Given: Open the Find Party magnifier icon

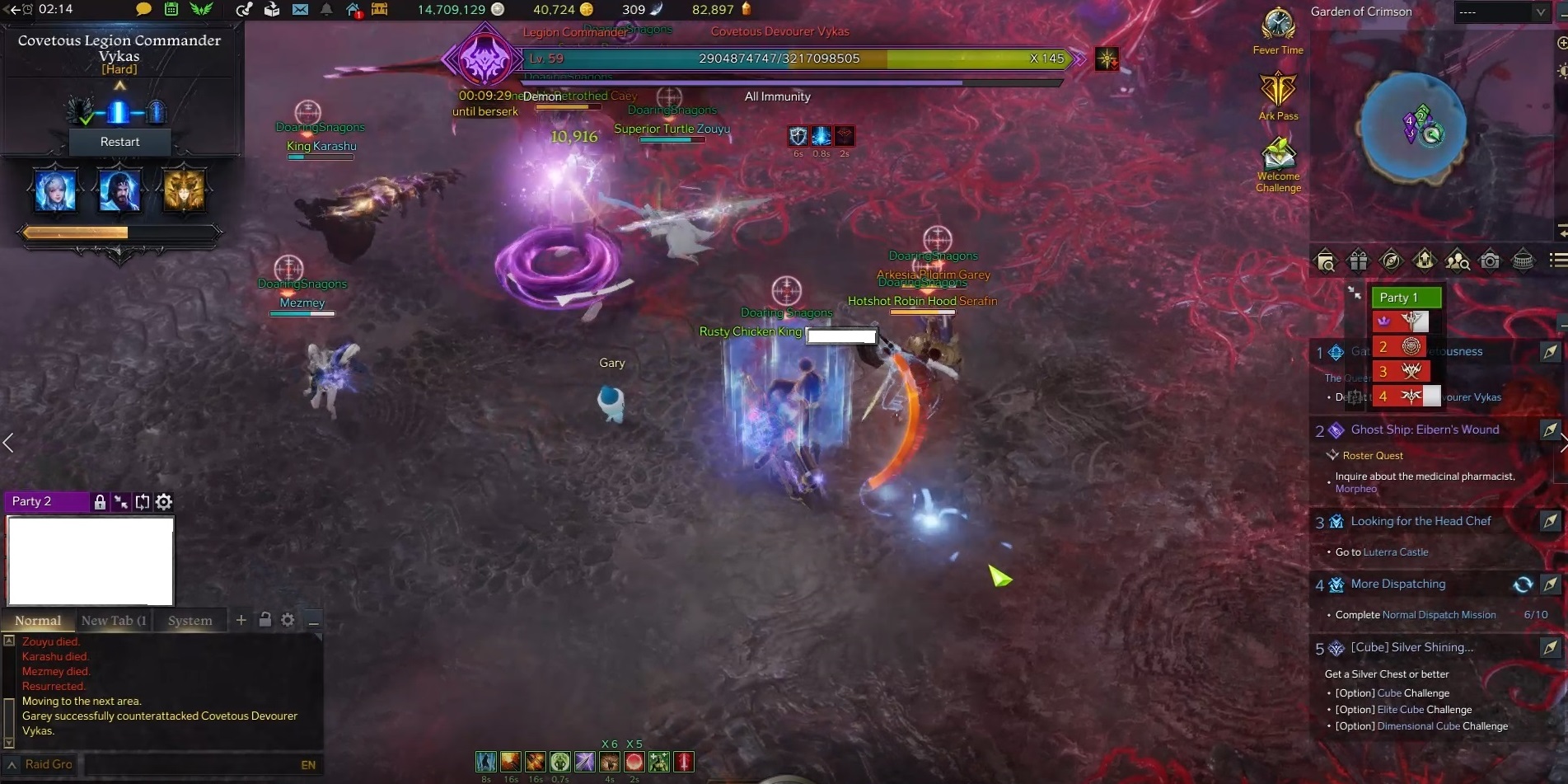Looking at the screenshot, I should click(1458, 261).
